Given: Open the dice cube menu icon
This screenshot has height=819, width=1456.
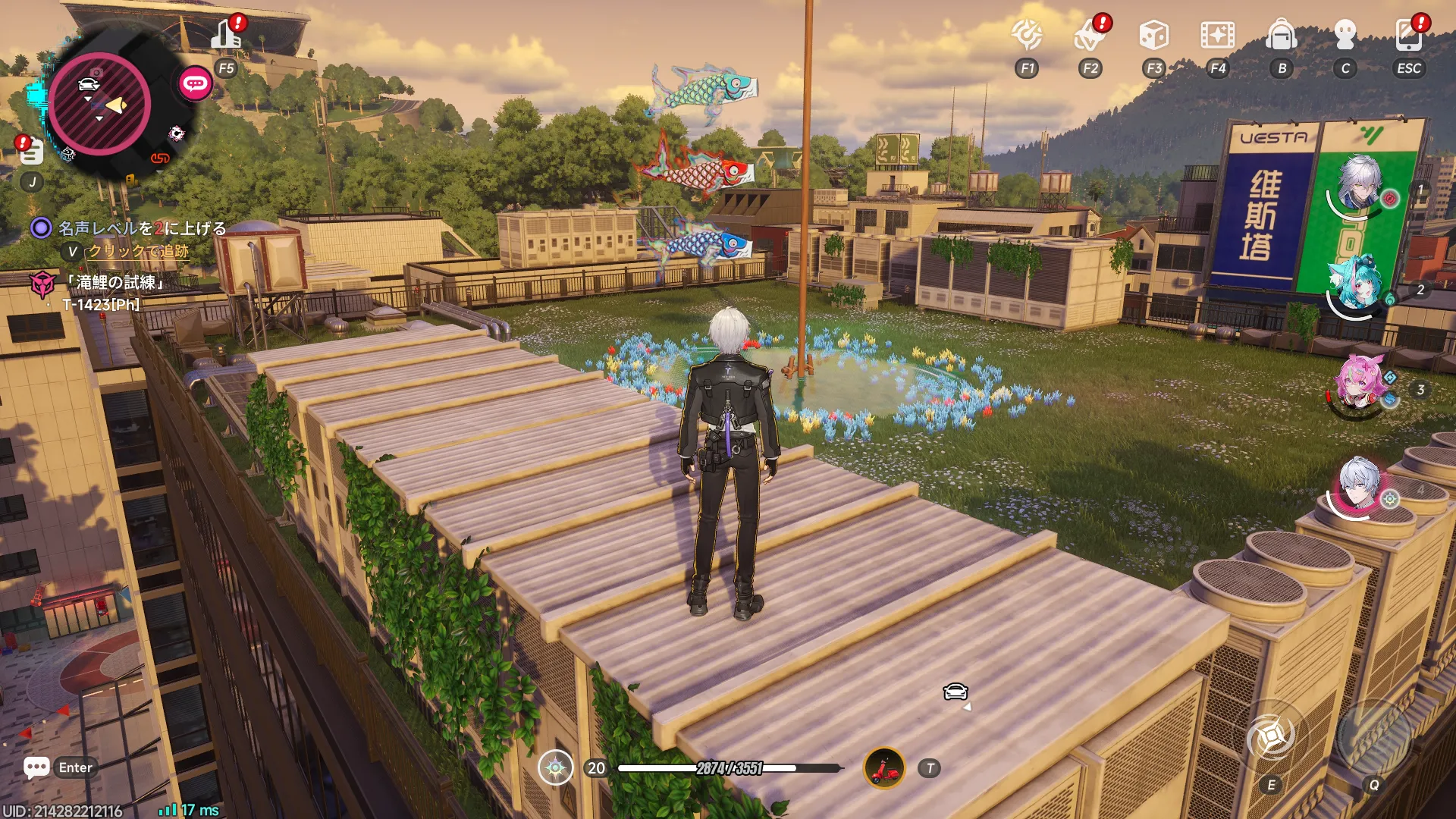Looking at the screenshot, I should point(1153,35).
